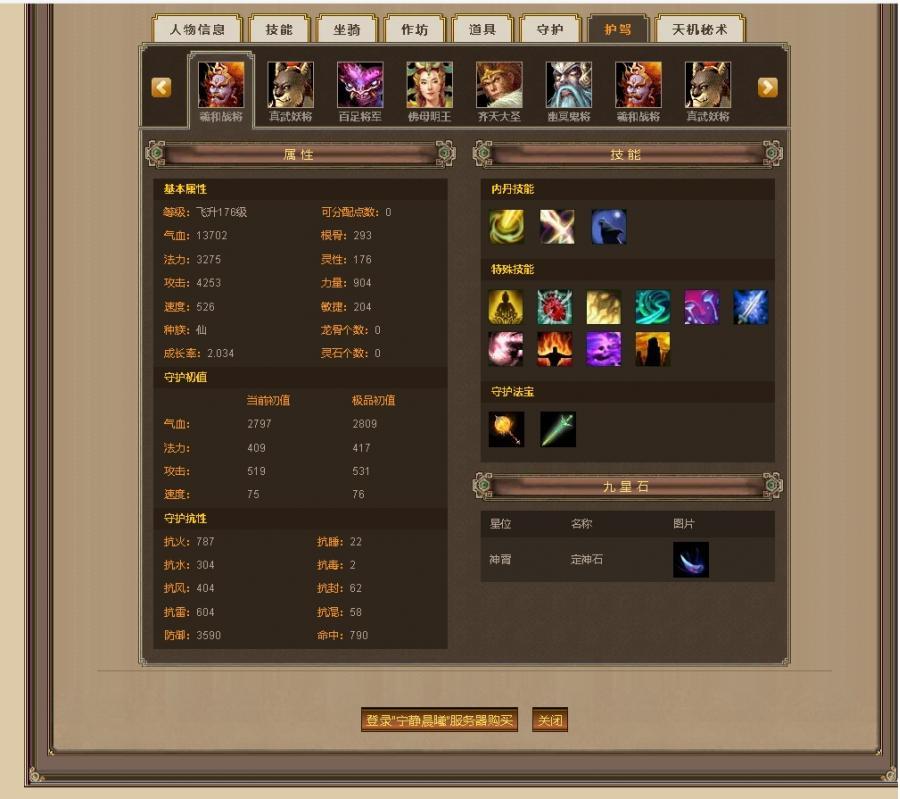Open the 技能 tab
This screenshot has height=799, width=900.
pyautogui.click(x=279, y=30)
